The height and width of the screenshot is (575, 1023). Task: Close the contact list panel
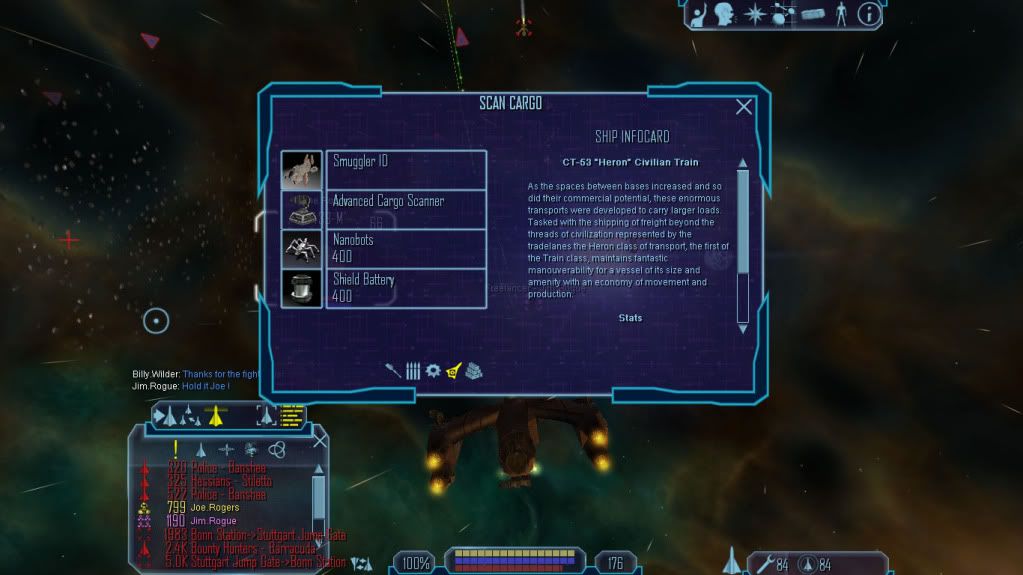[x=320, y=439]
